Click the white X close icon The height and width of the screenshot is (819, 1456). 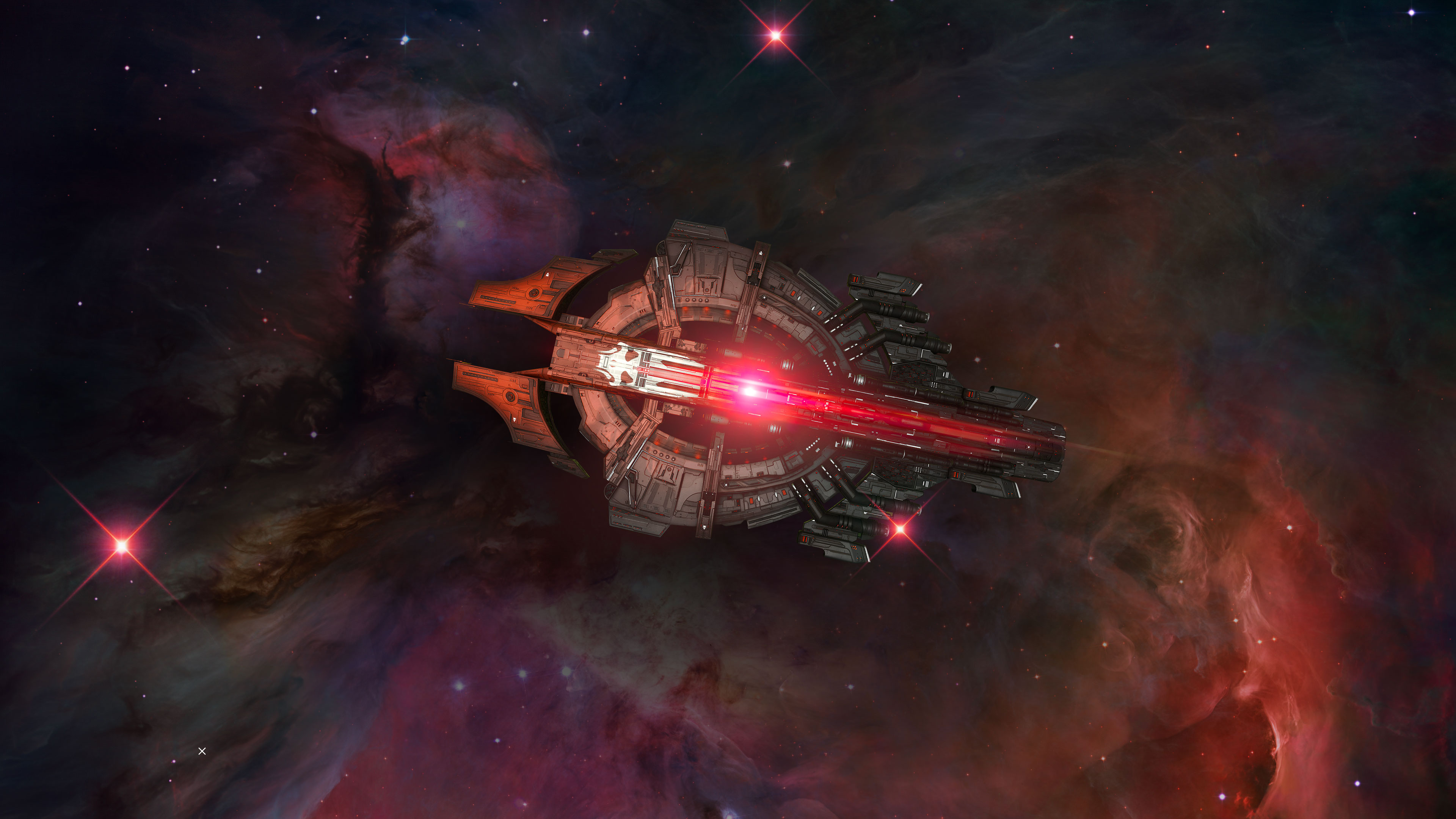pos(202,751)
